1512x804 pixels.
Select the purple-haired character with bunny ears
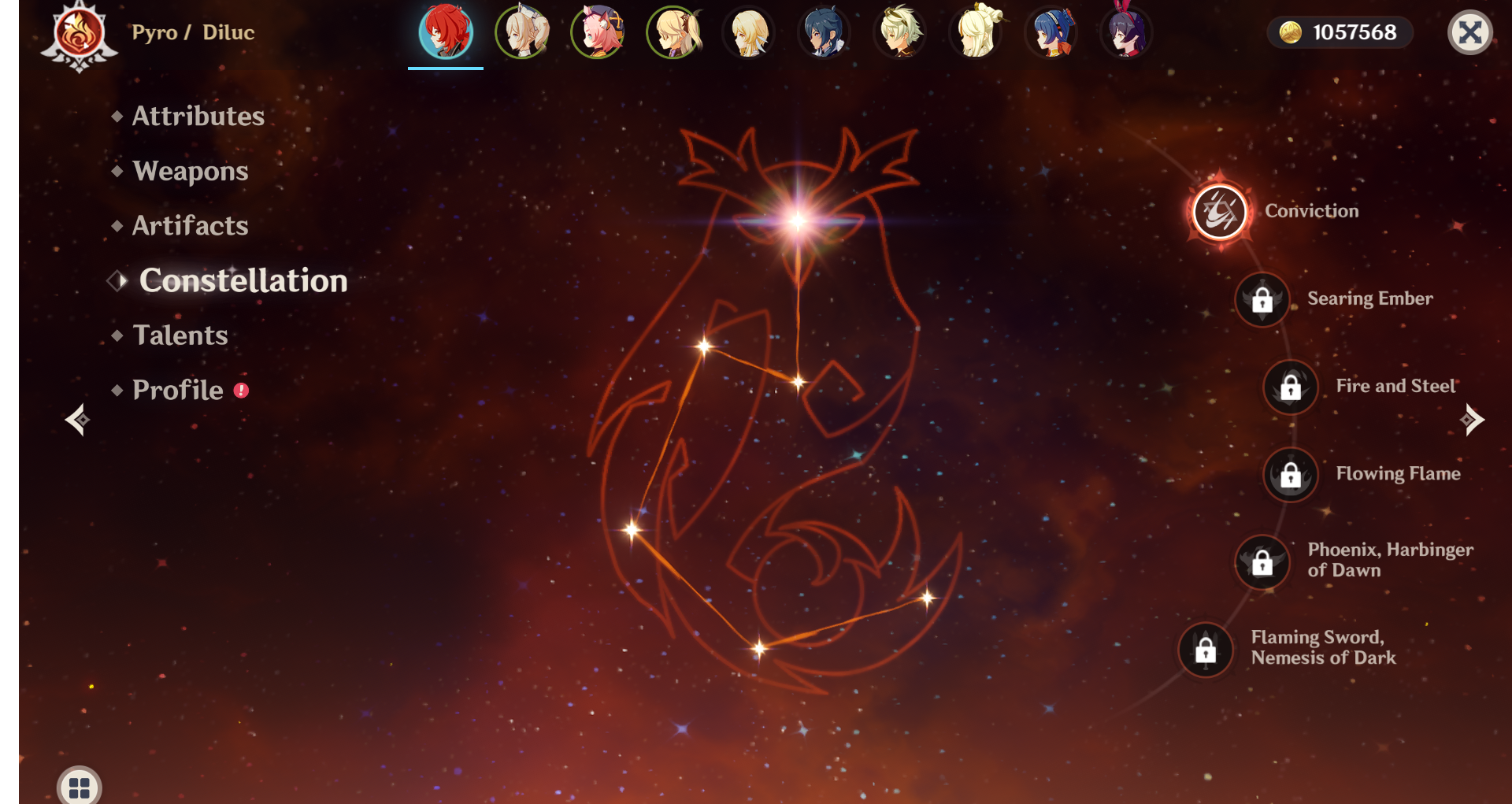click(x=1127, y=33)
